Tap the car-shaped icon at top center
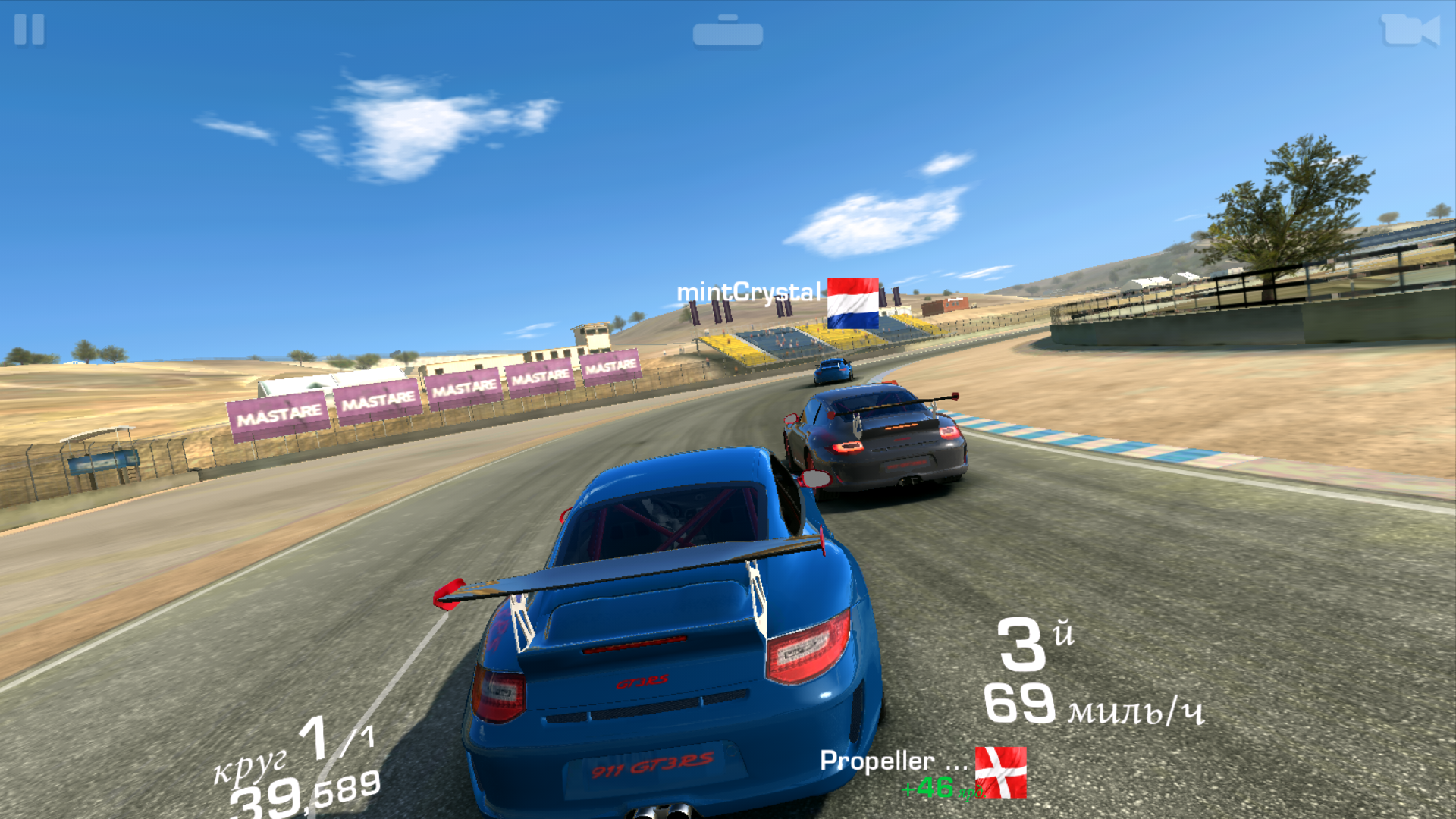Viewport: 1456px width, 819px height. [727, 32]
